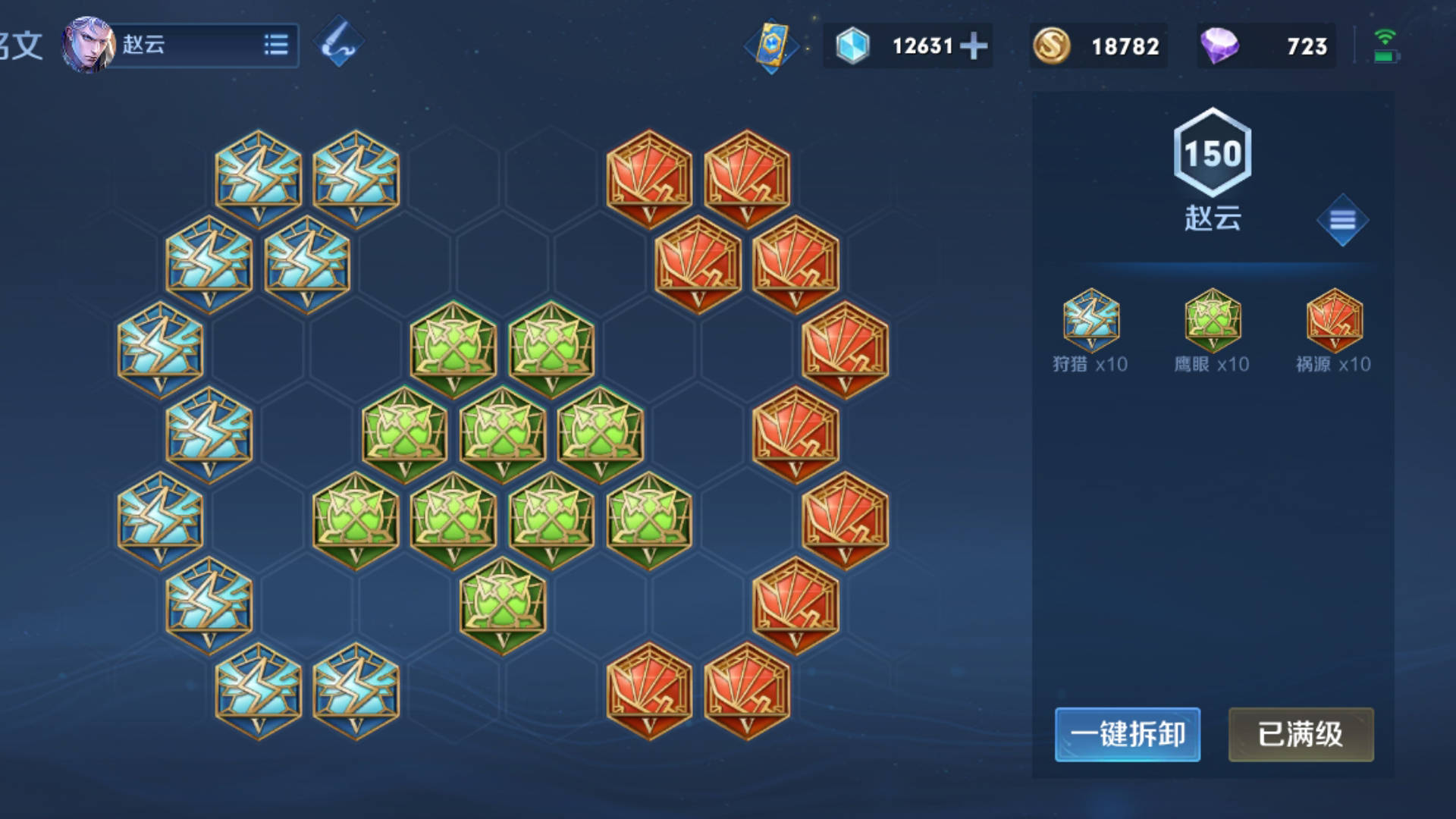Open the diamond menu icon under 150

[1342, 221]
